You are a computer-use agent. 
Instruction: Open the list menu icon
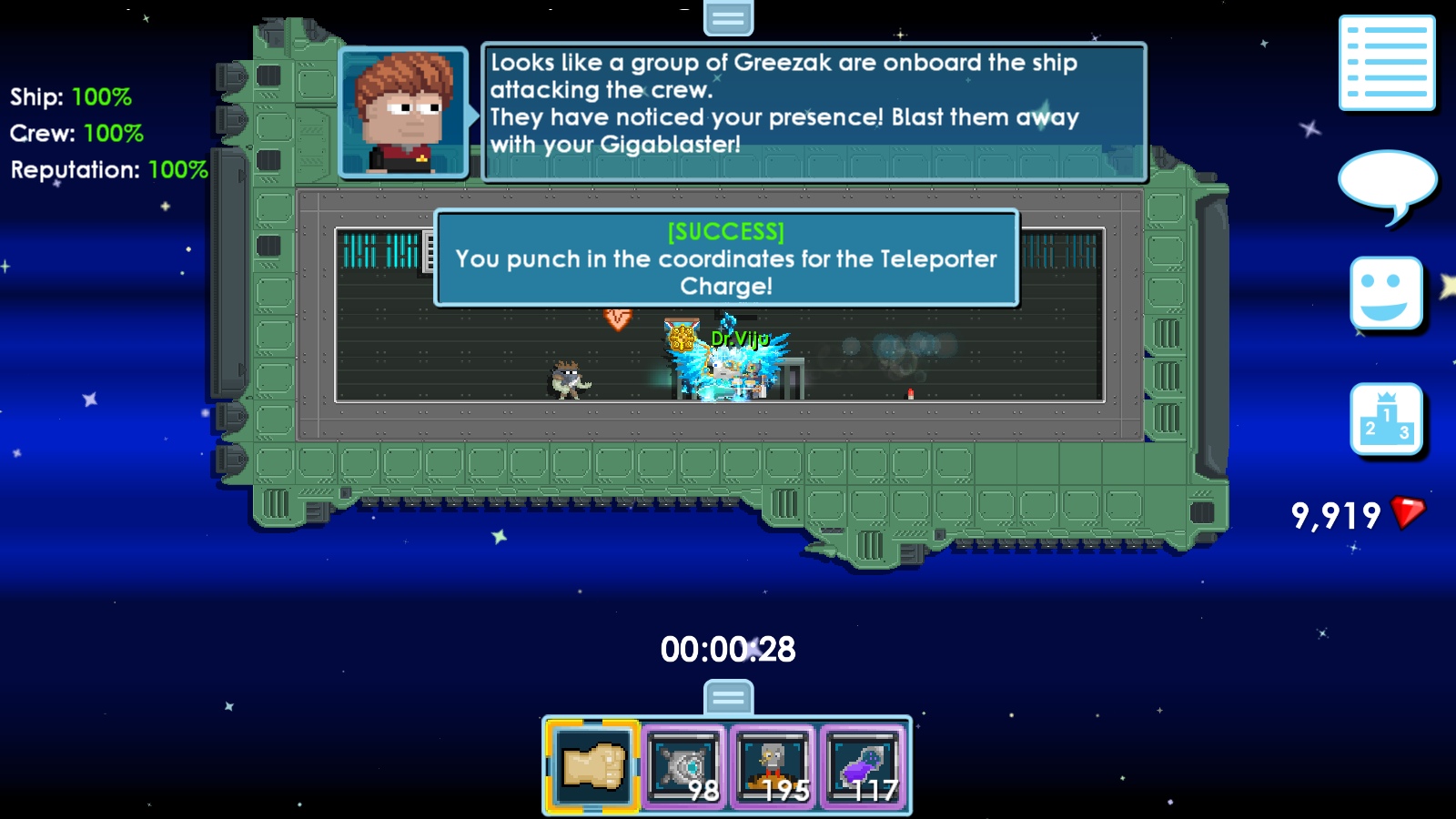[1387, 63]
